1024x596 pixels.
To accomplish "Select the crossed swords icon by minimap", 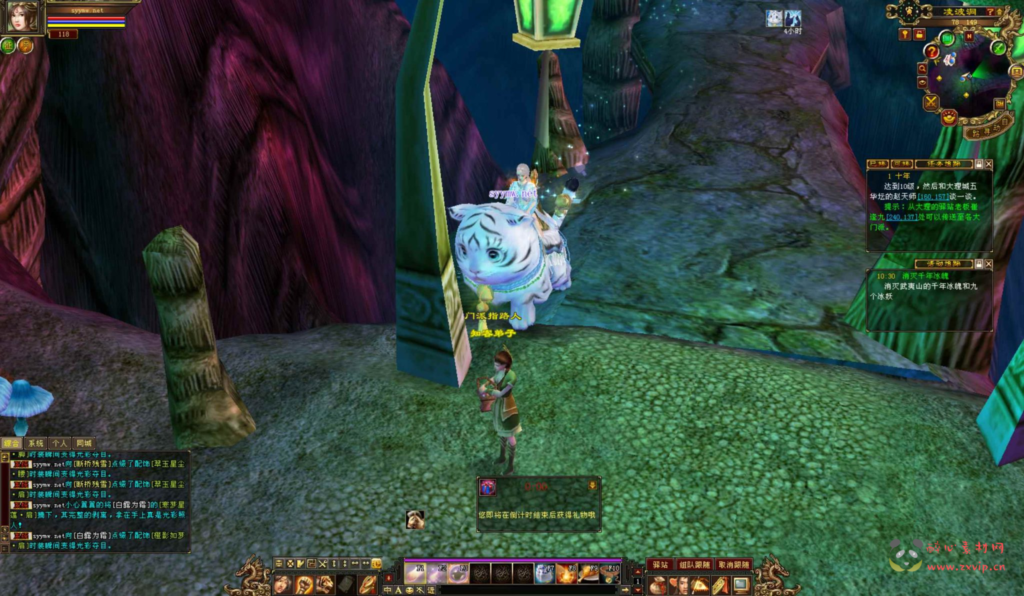I will pyautogui.click(x=931, y=101).
